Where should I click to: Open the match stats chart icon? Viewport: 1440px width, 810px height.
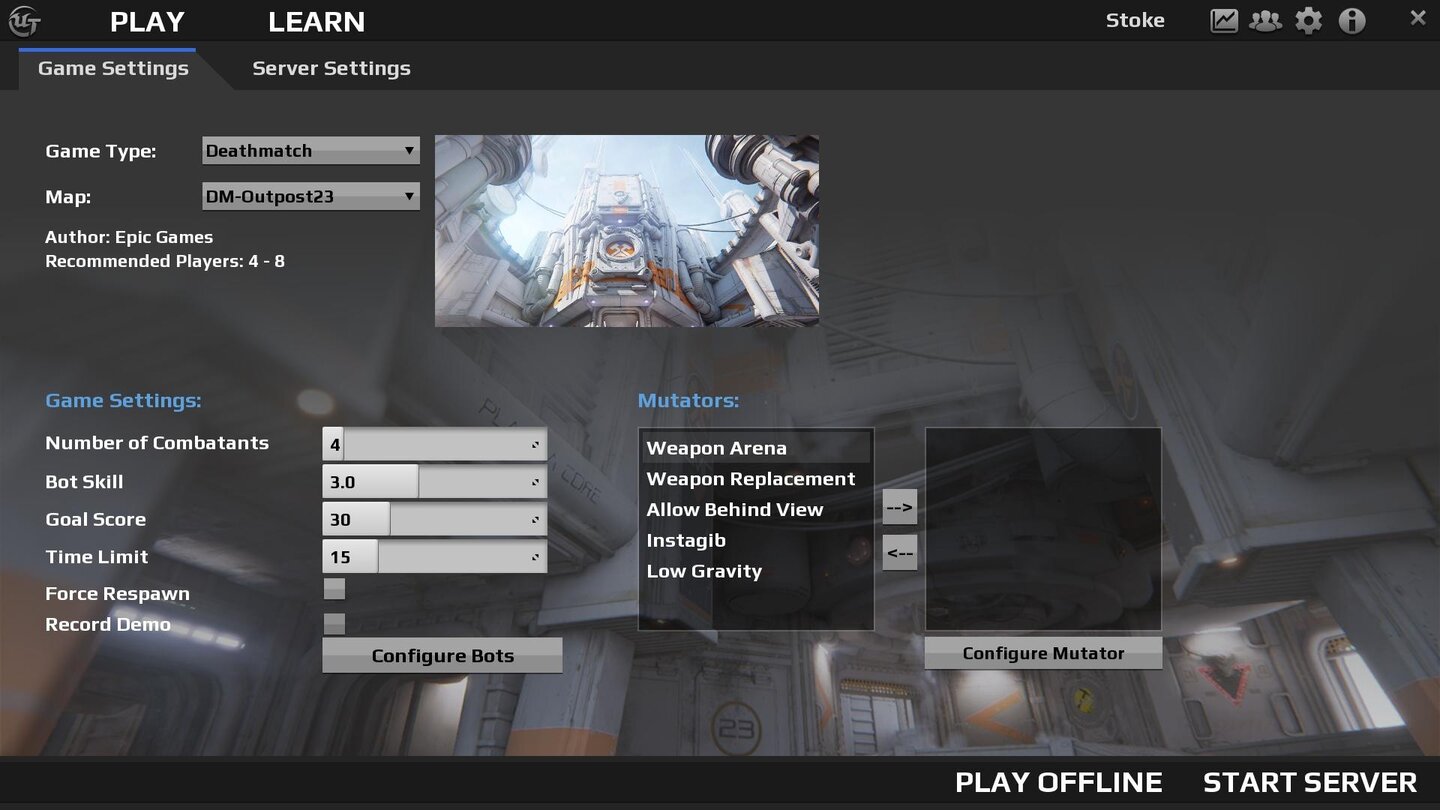coord(1224,19)
